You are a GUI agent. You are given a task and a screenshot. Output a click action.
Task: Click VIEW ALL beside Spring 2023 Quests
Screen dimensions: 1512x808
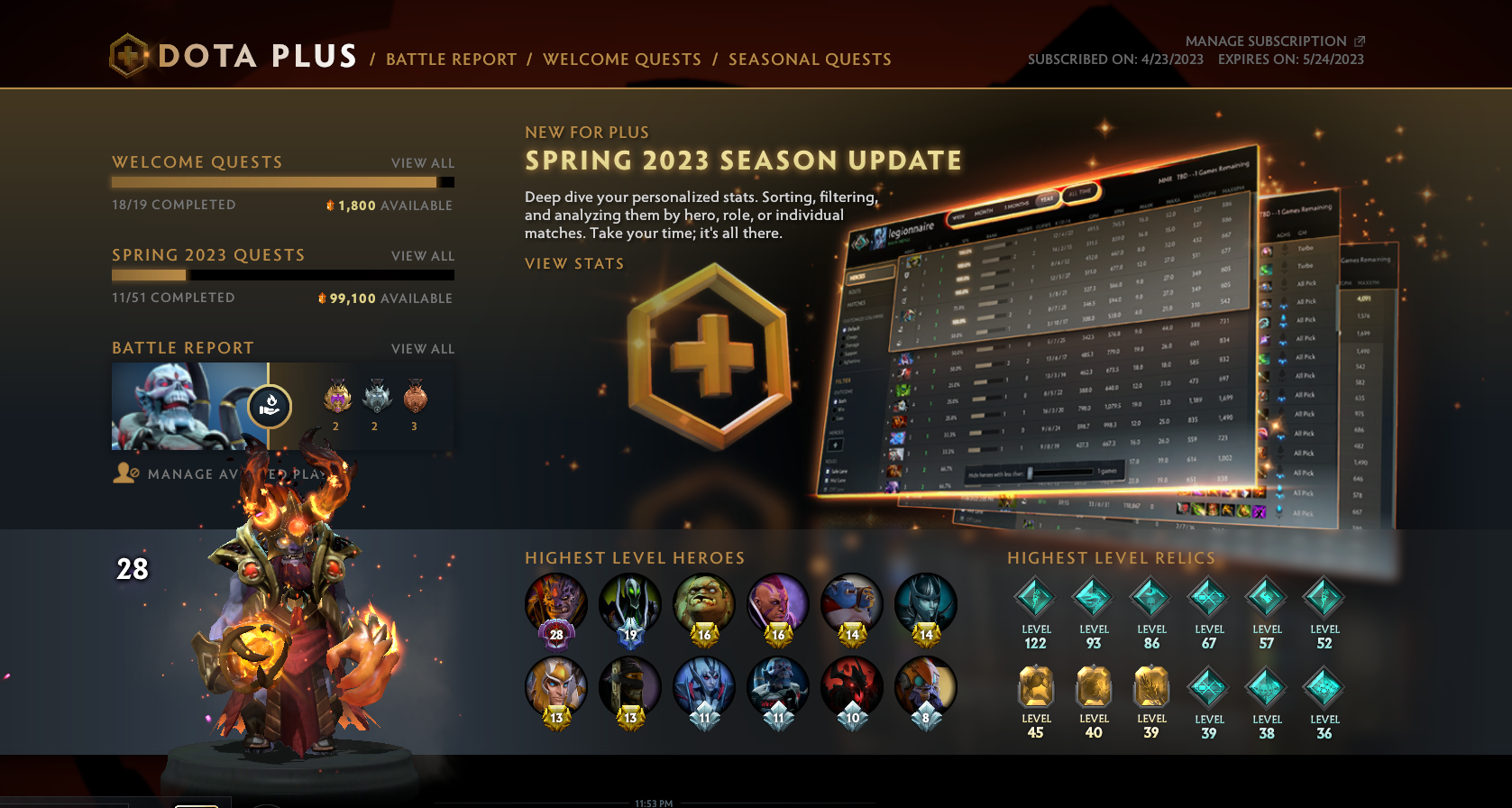pos(422,256)
